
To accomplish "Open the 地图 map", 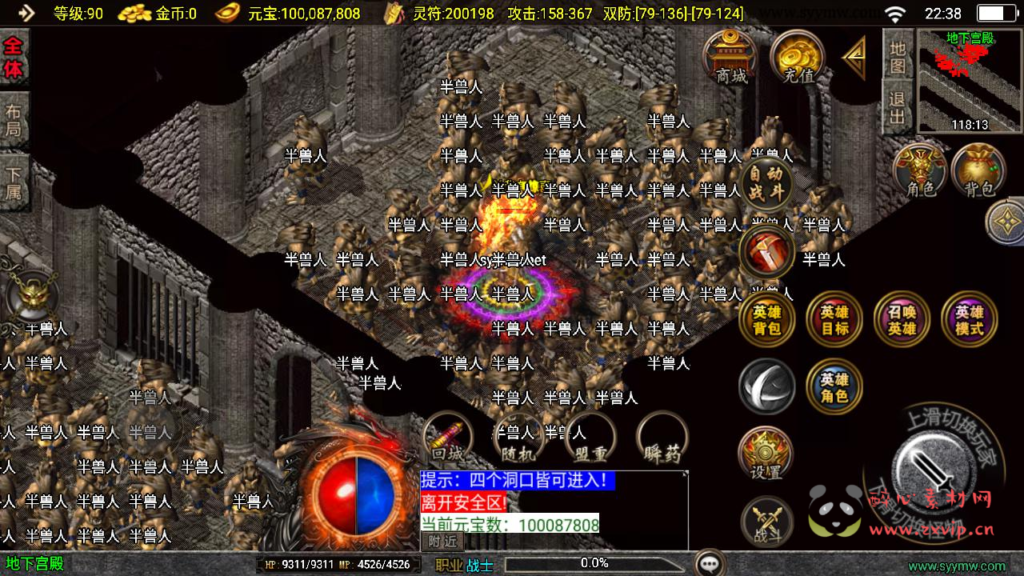I will click(897, 59).
